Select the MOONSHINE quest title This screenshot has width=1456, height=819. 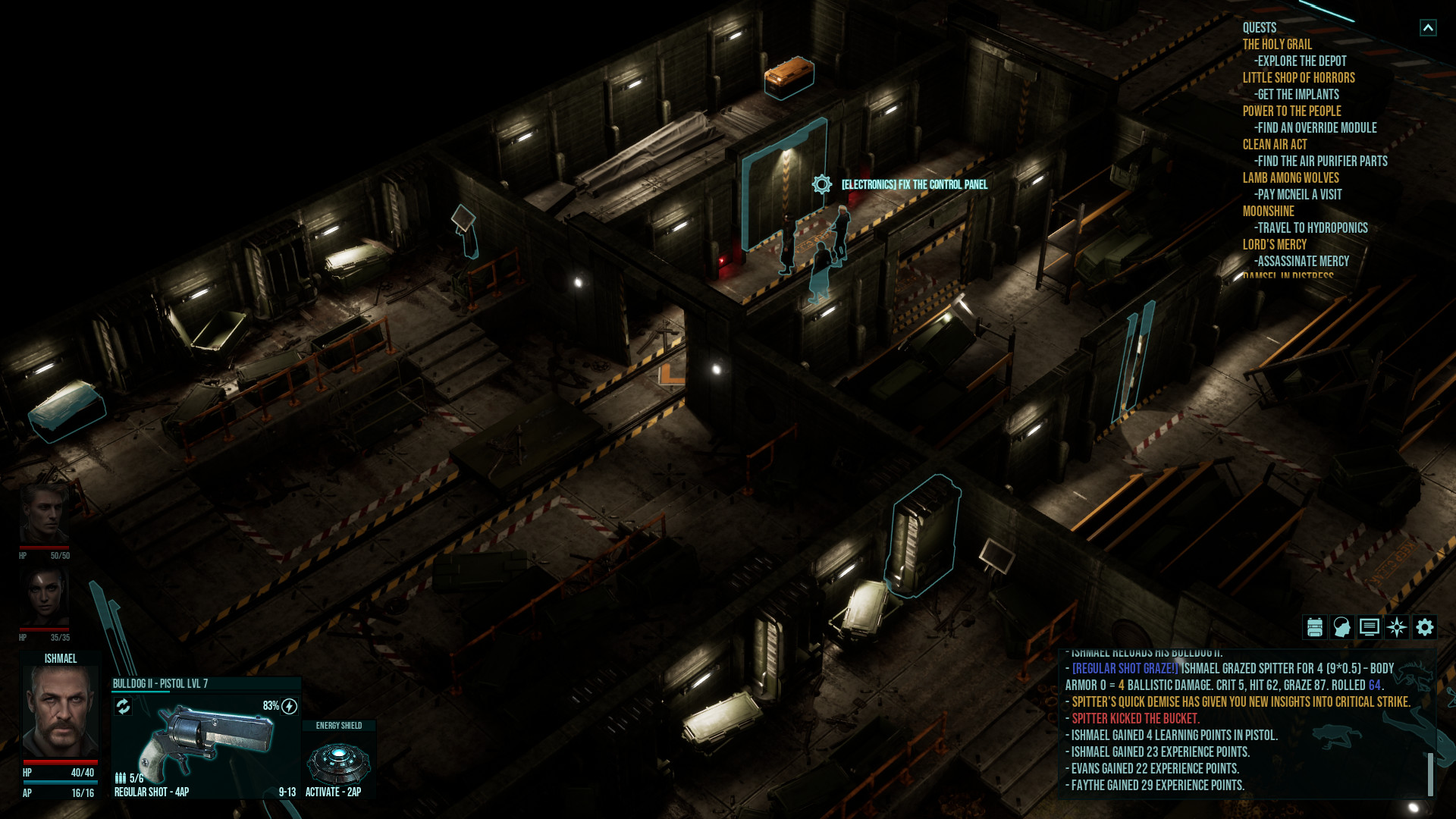[1267, 211]
